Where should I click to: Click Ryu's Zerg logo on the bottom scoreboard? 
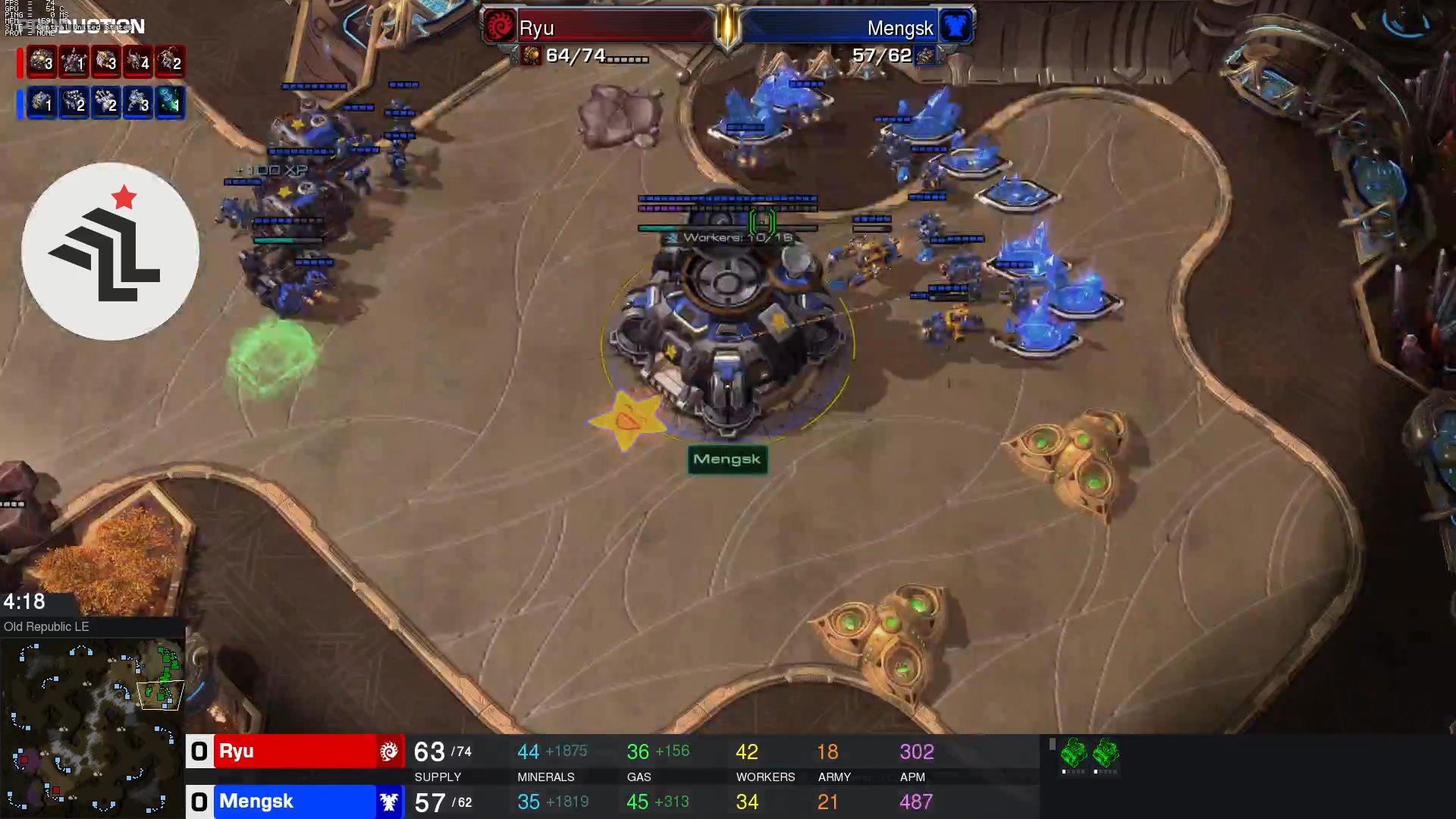pos(389,752)
